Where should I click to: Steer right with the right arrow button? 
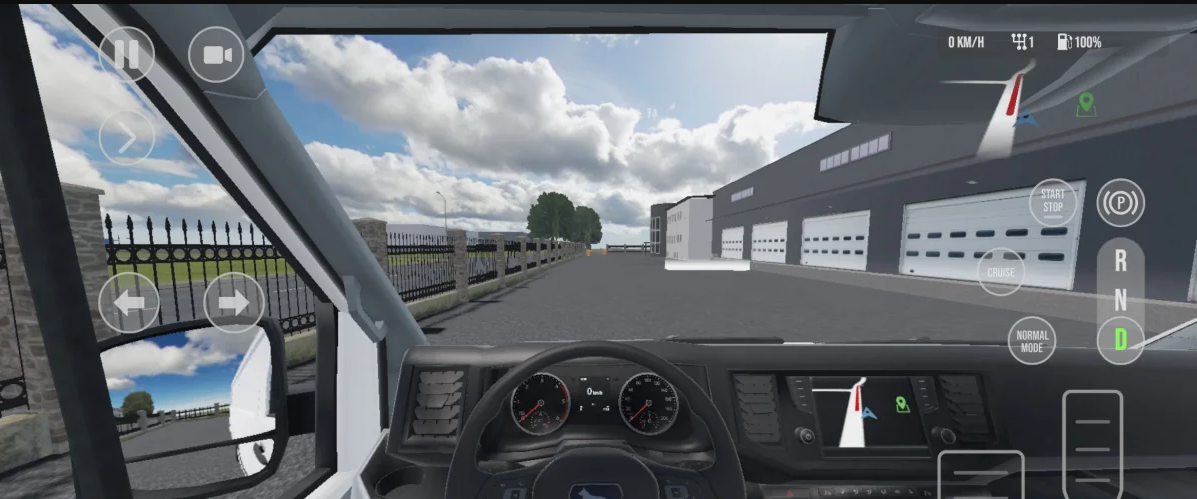coord(234,302)
